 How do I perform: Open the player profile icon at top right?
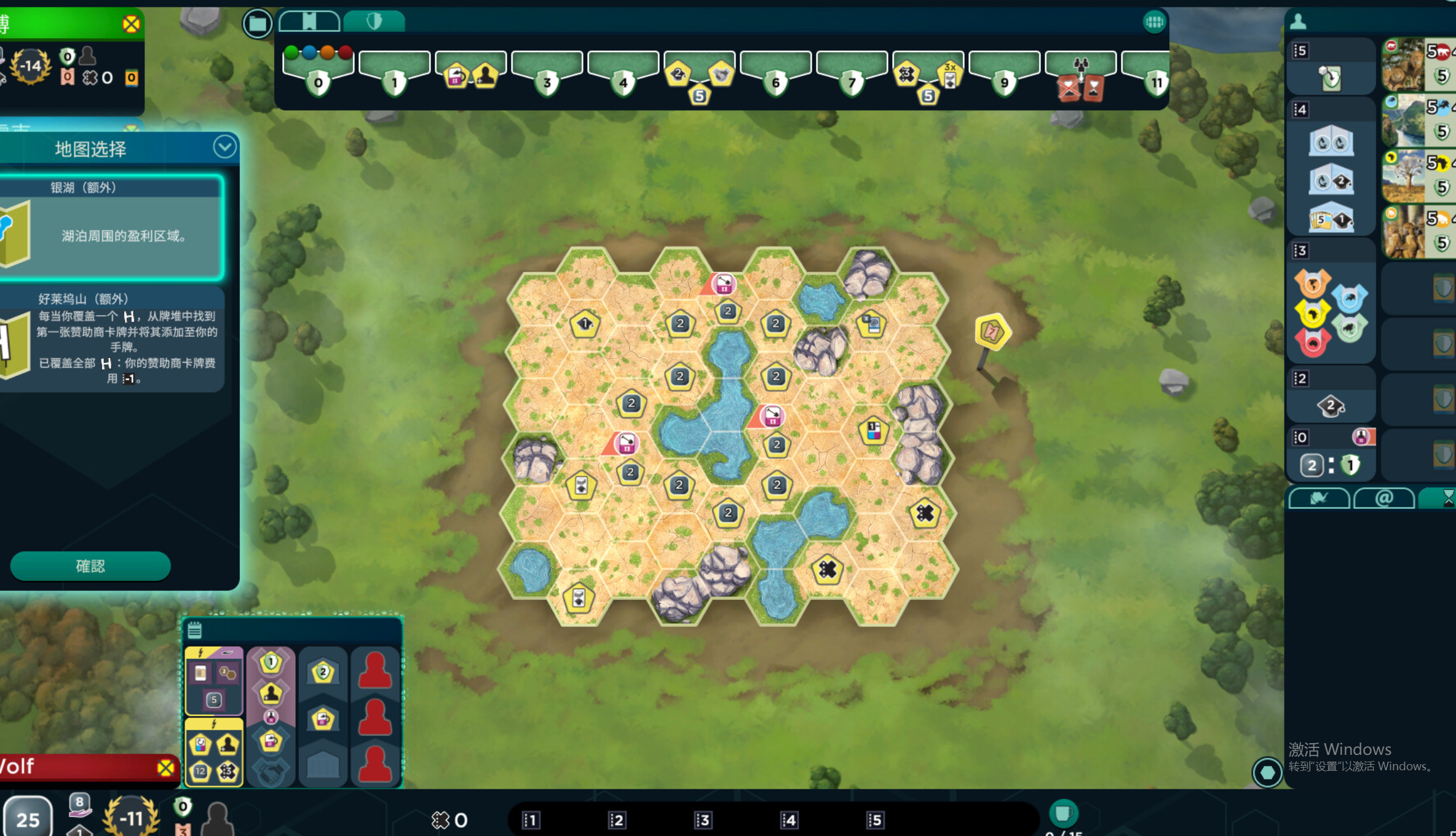pyautogui.click(x=1298, y=22)
